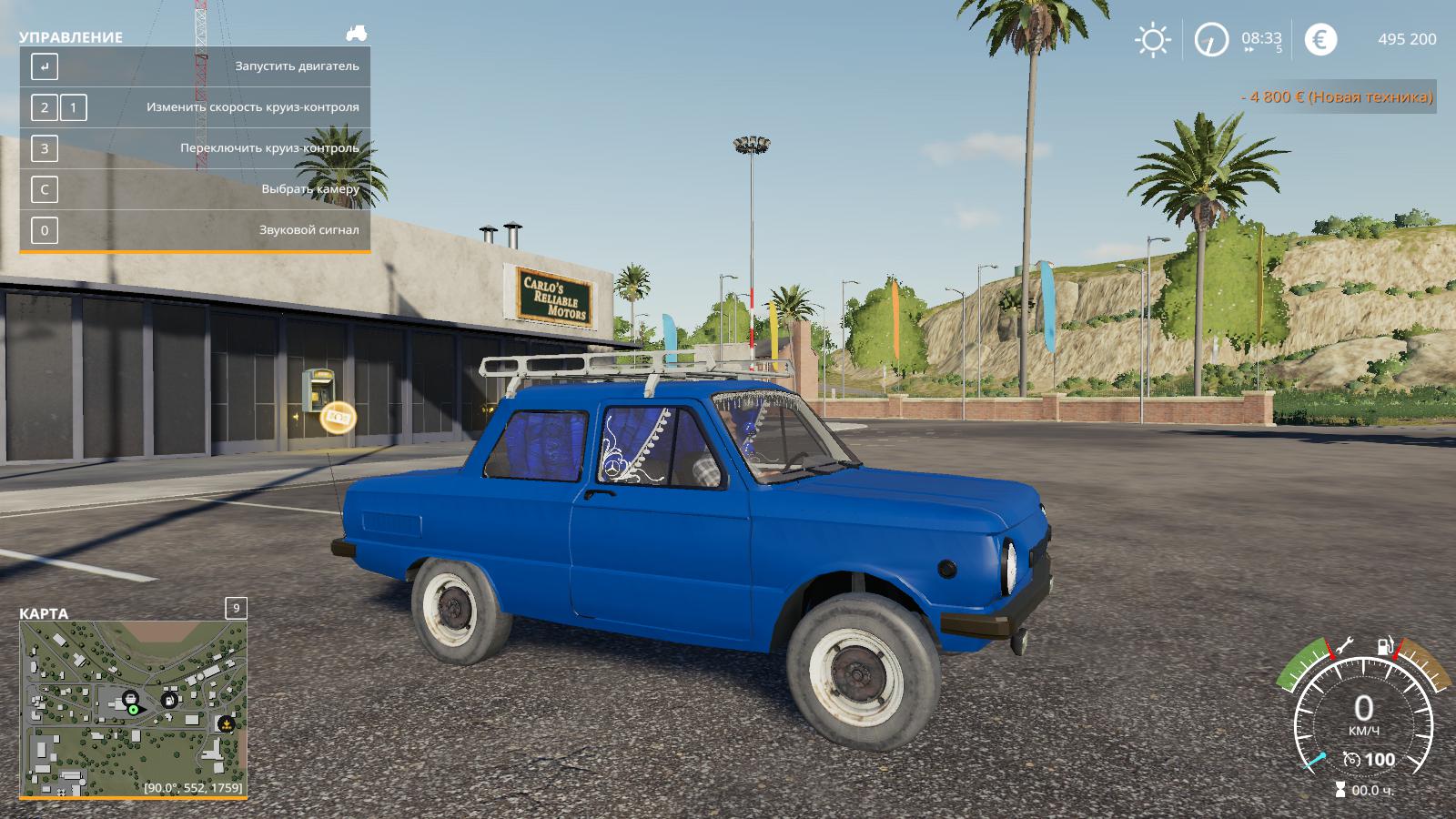This screenshot has width=1456, height=819.
Task: Click the Выбрать камеру C keybind entry
Action: 43,189
